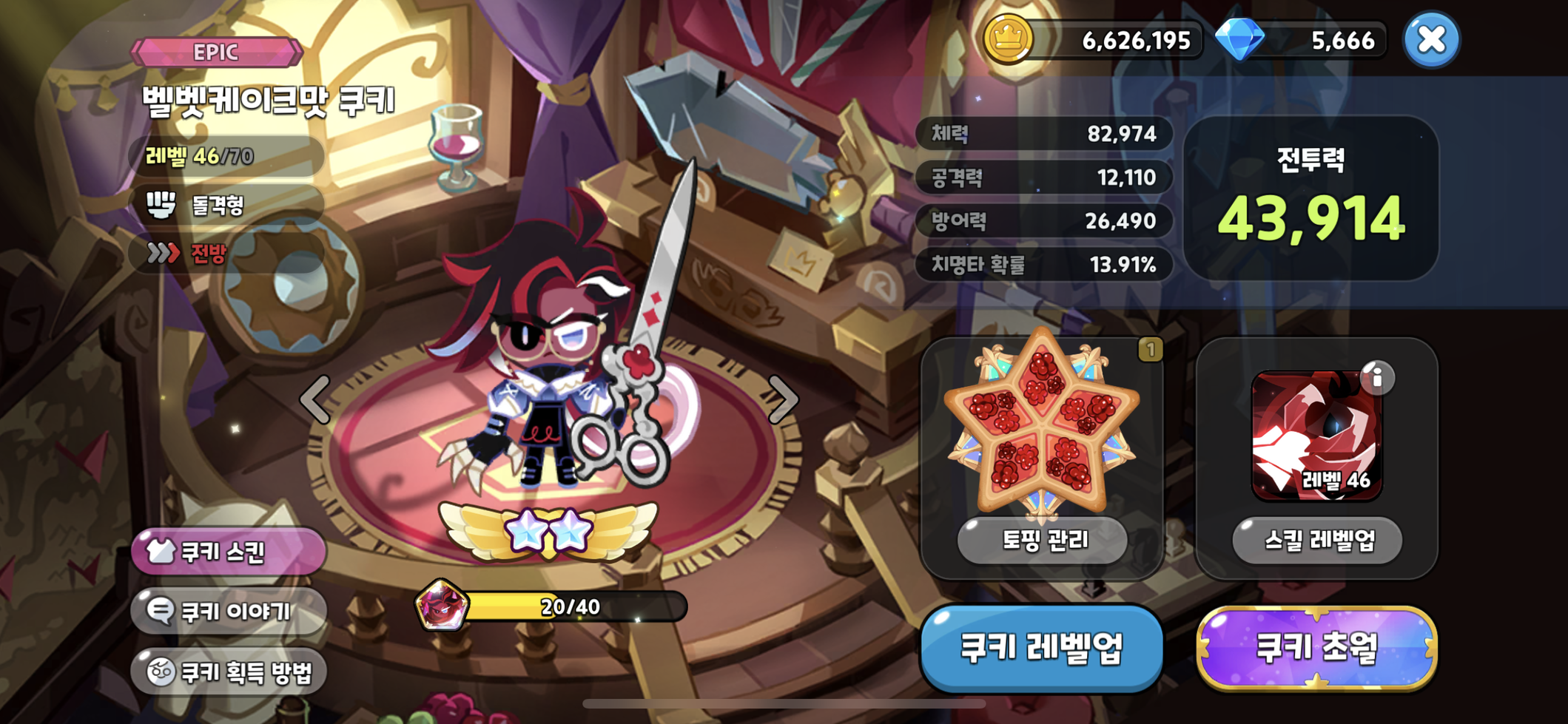Tap the 쿠키 레벨업 button
Screen dimensions: 1568x724
click(x=1041, y=648)
